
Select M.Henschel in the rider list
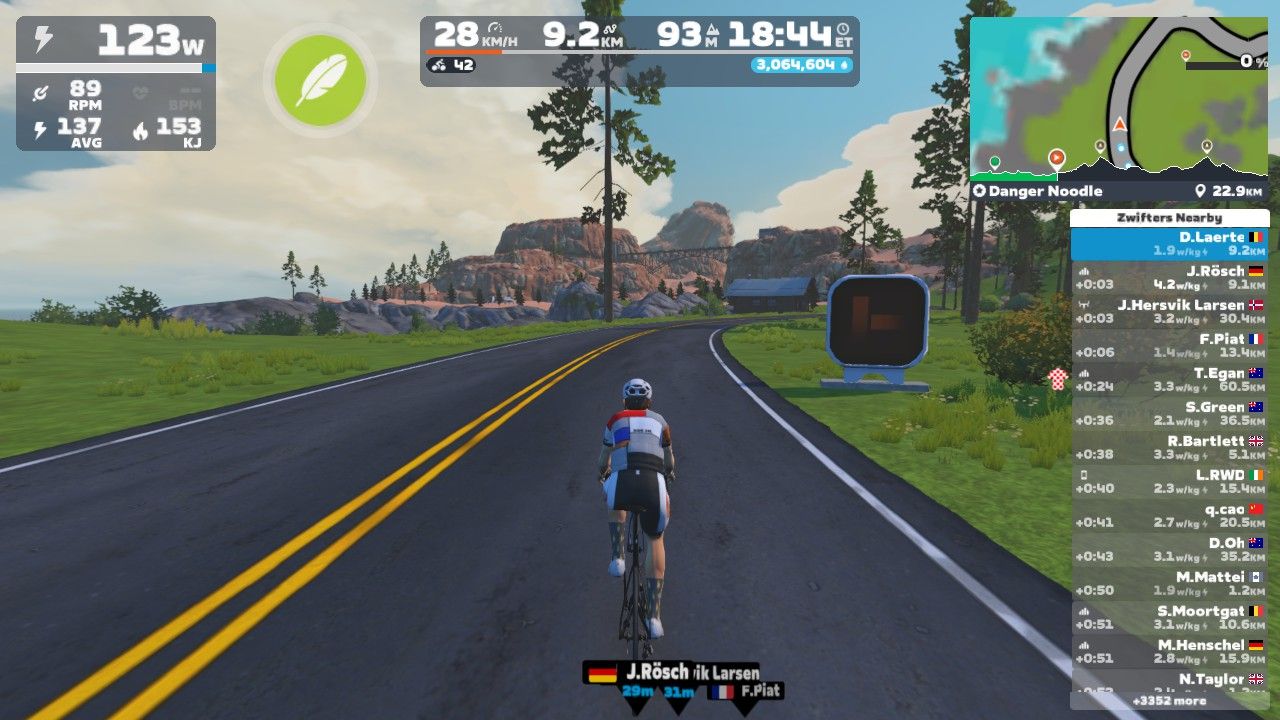point(1169,652)
